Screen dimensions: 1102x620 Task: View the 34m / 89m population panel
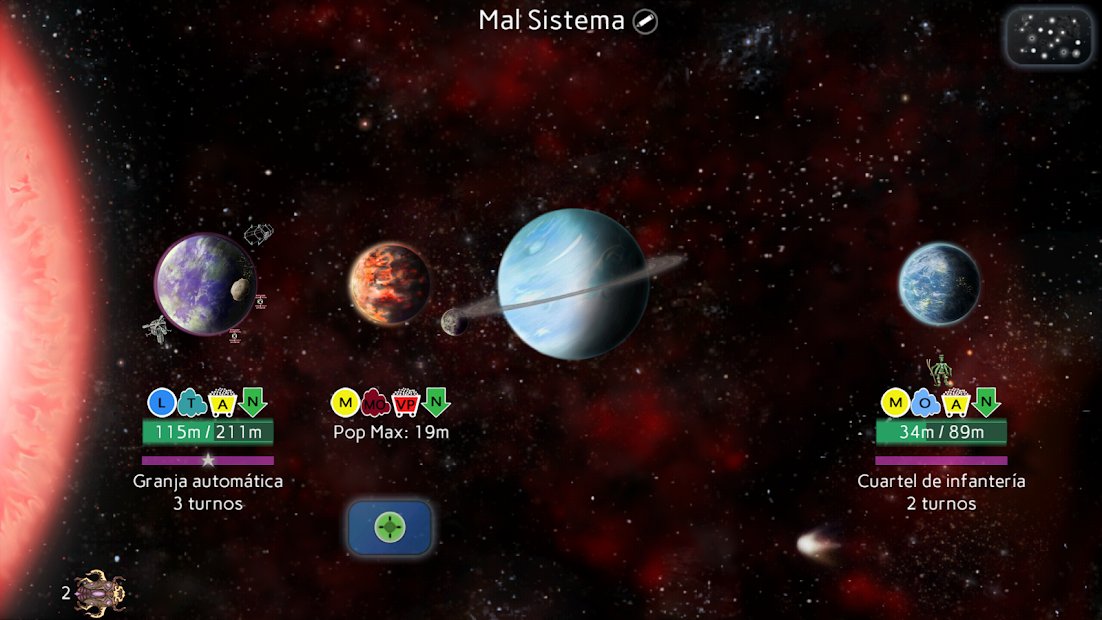pos(941,432)
